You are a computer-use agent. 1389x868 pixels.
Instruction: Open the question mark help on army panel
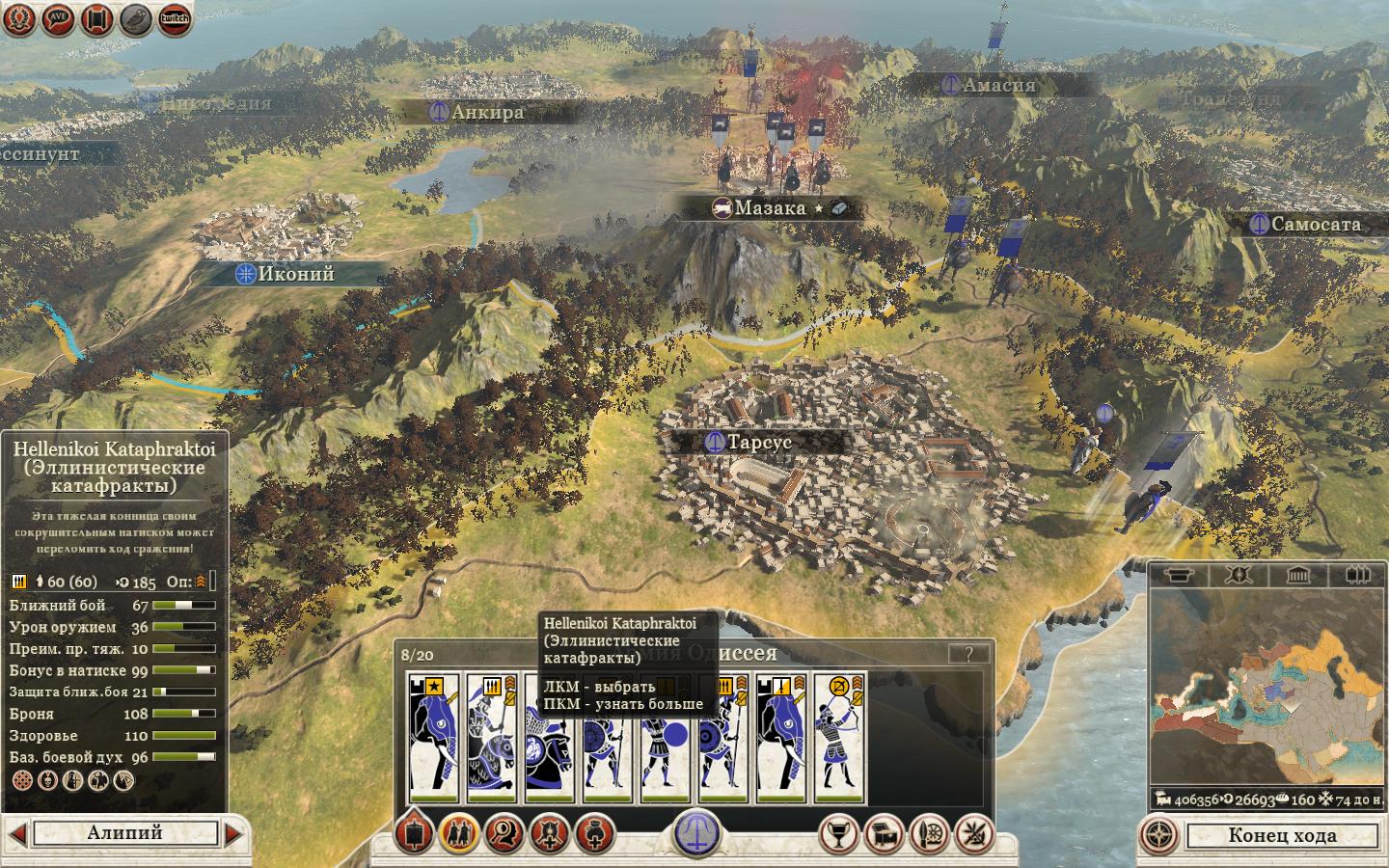tap(967, 653)
